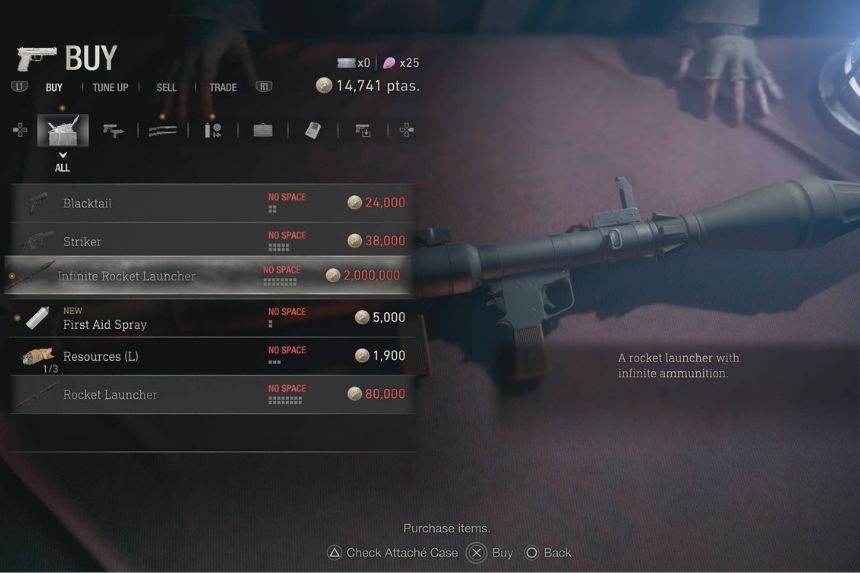This screenshot has width=860, height=573.
Task: Open the spray and consumables category
Action: [212, 131]
